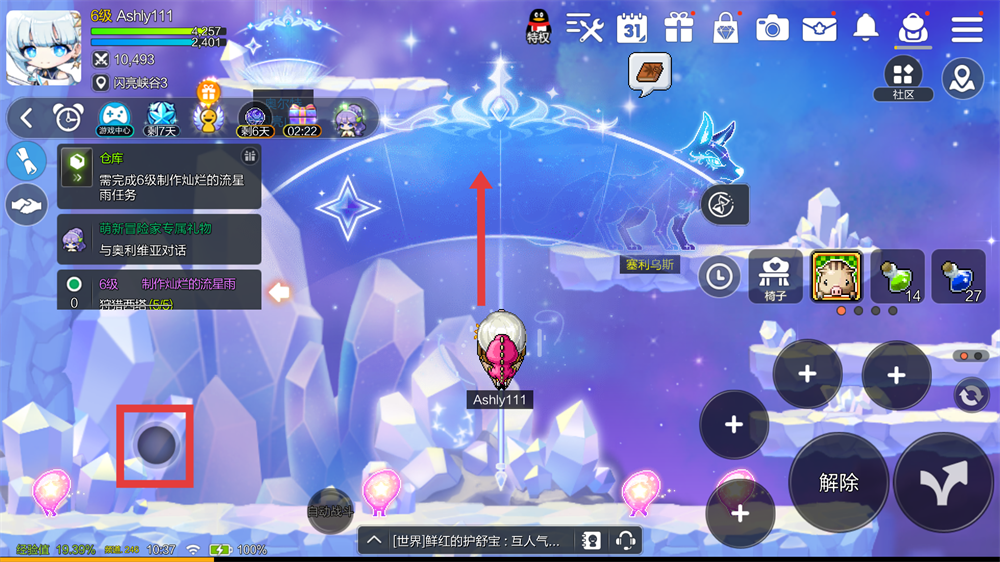This screenshot has height=562, width=1000.
Task: Tap the camera screenshot icon
Action: (x=772, y=28)
